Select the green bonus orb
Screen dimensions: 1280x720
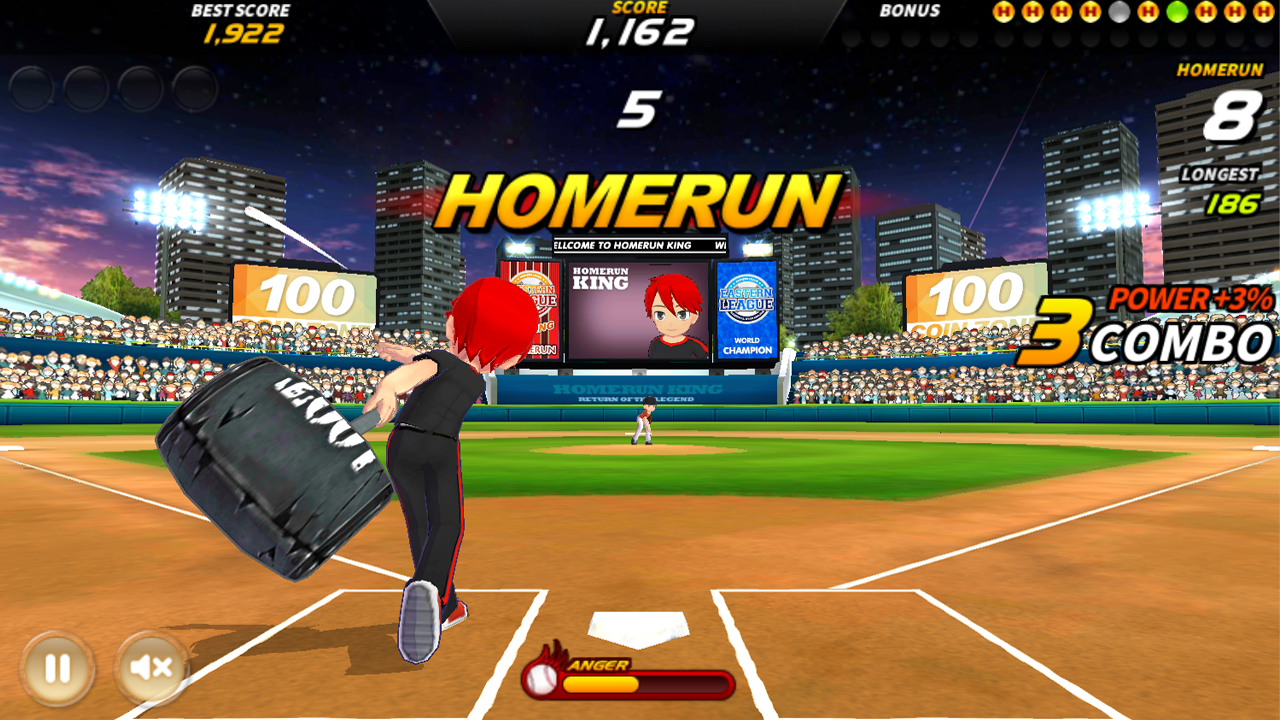pyautogui.click(x=1178, y=12)
